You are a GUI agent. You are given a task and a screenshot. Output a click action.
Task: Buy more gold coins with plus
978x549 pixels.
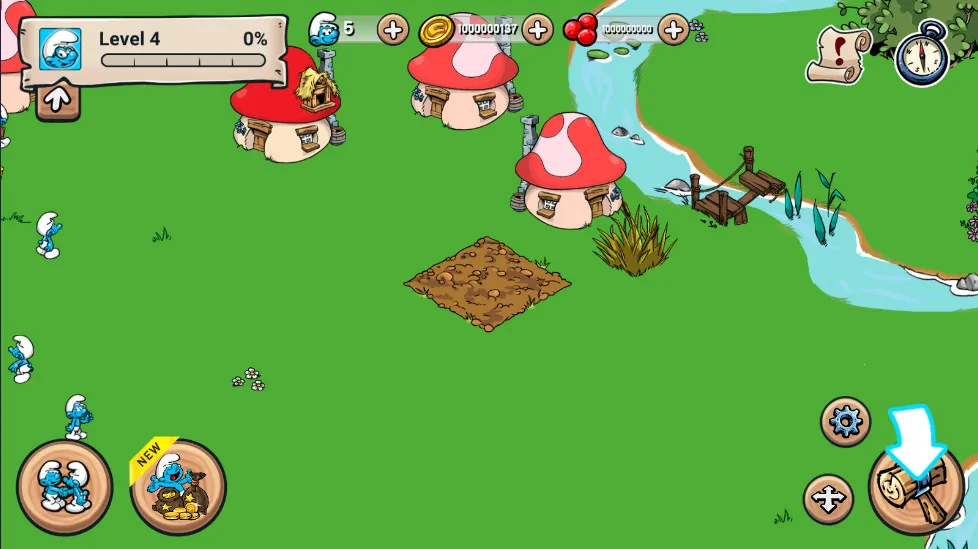coord(537,29)
